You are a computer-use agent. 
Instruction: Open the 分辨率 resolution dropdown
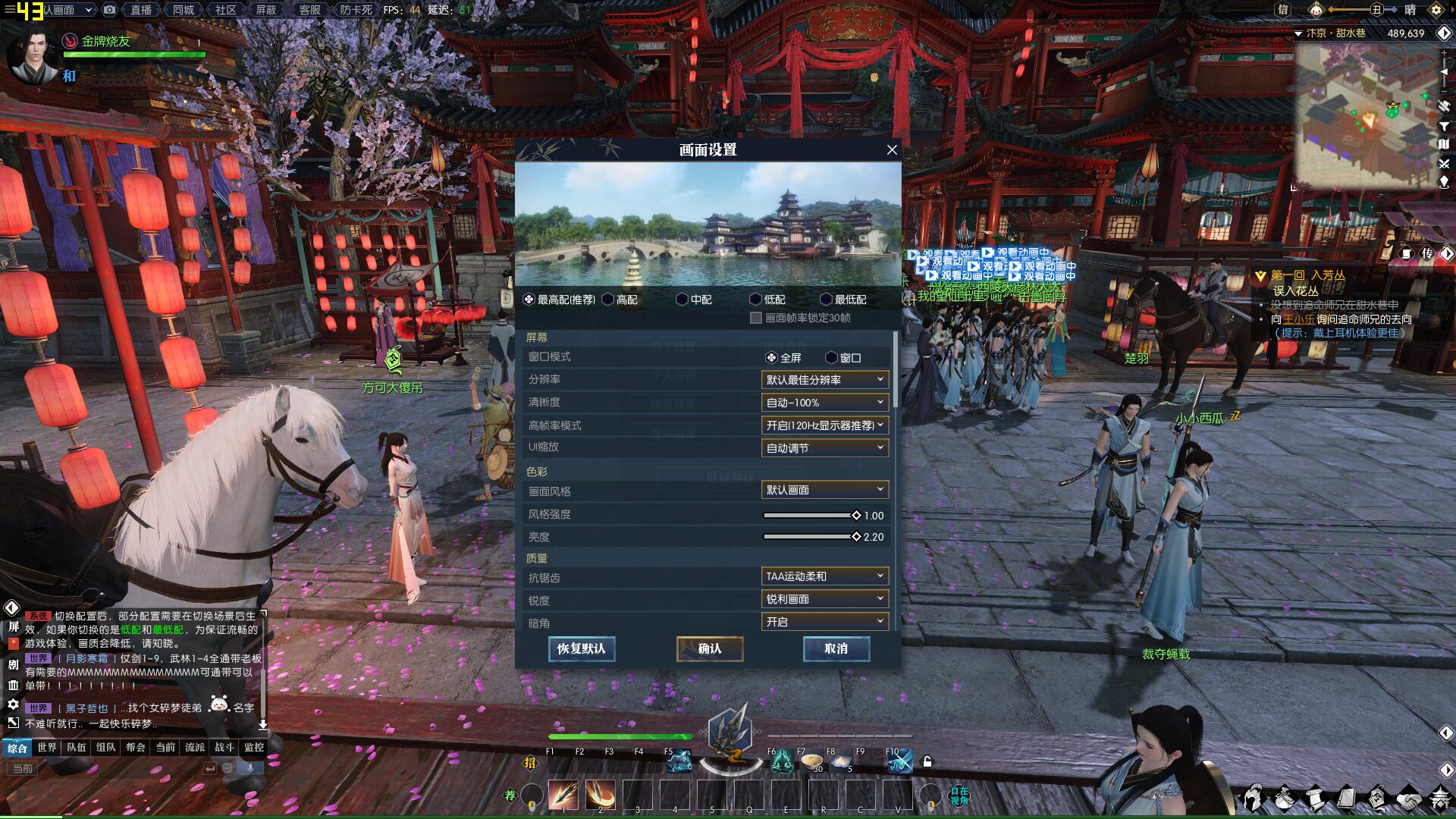tap(824, 380)
